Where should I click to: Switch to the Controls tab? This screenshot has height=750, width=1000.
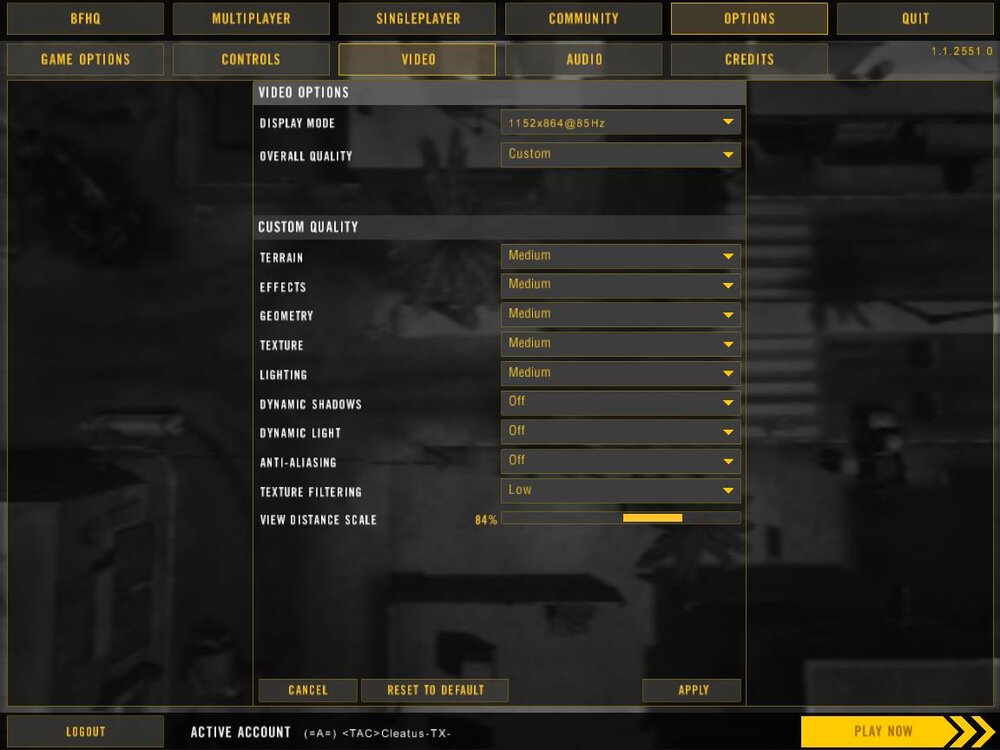[x=251, y=59]
